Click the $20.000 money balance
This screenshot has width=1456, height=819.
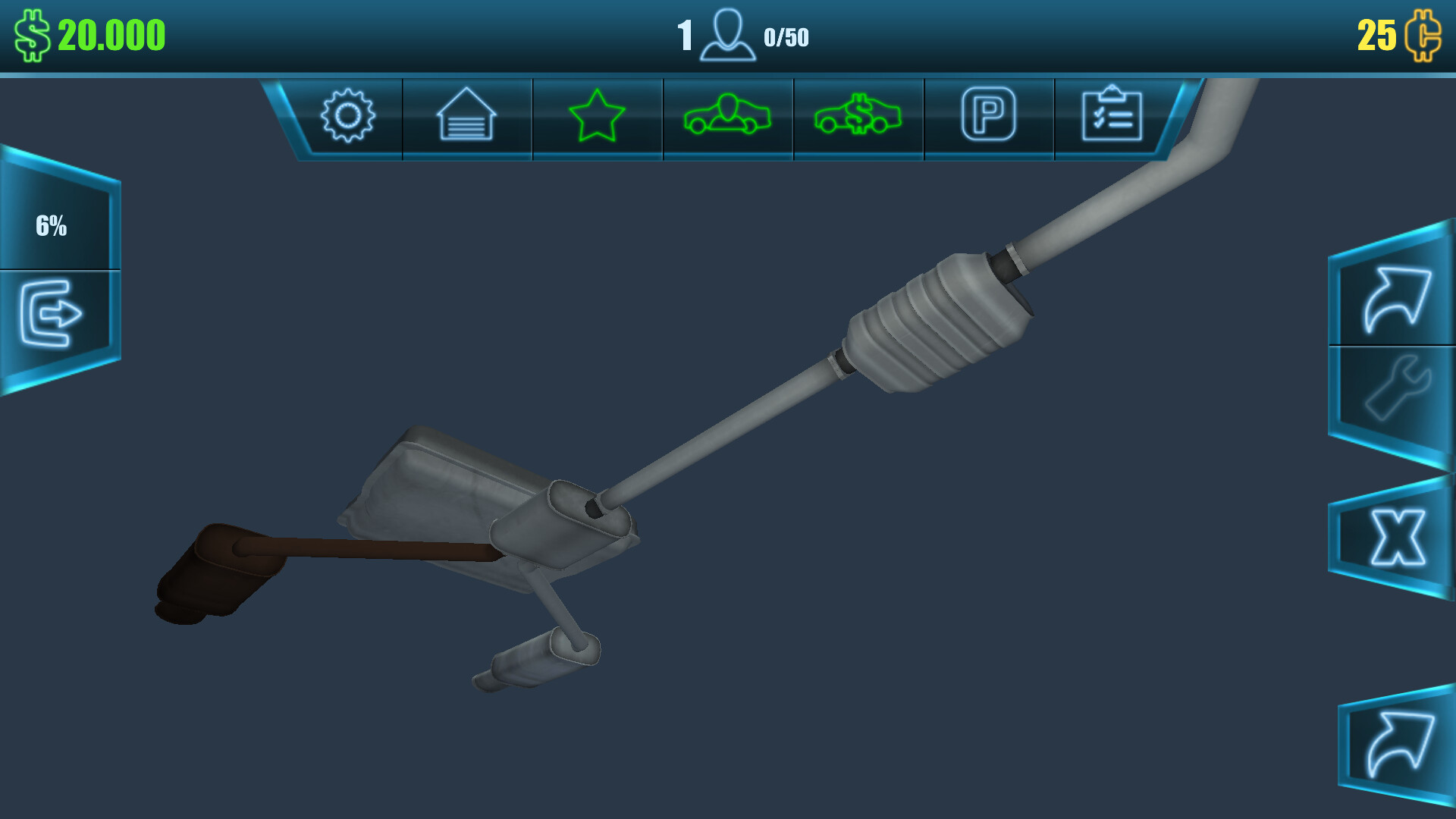tap(91, 32)
